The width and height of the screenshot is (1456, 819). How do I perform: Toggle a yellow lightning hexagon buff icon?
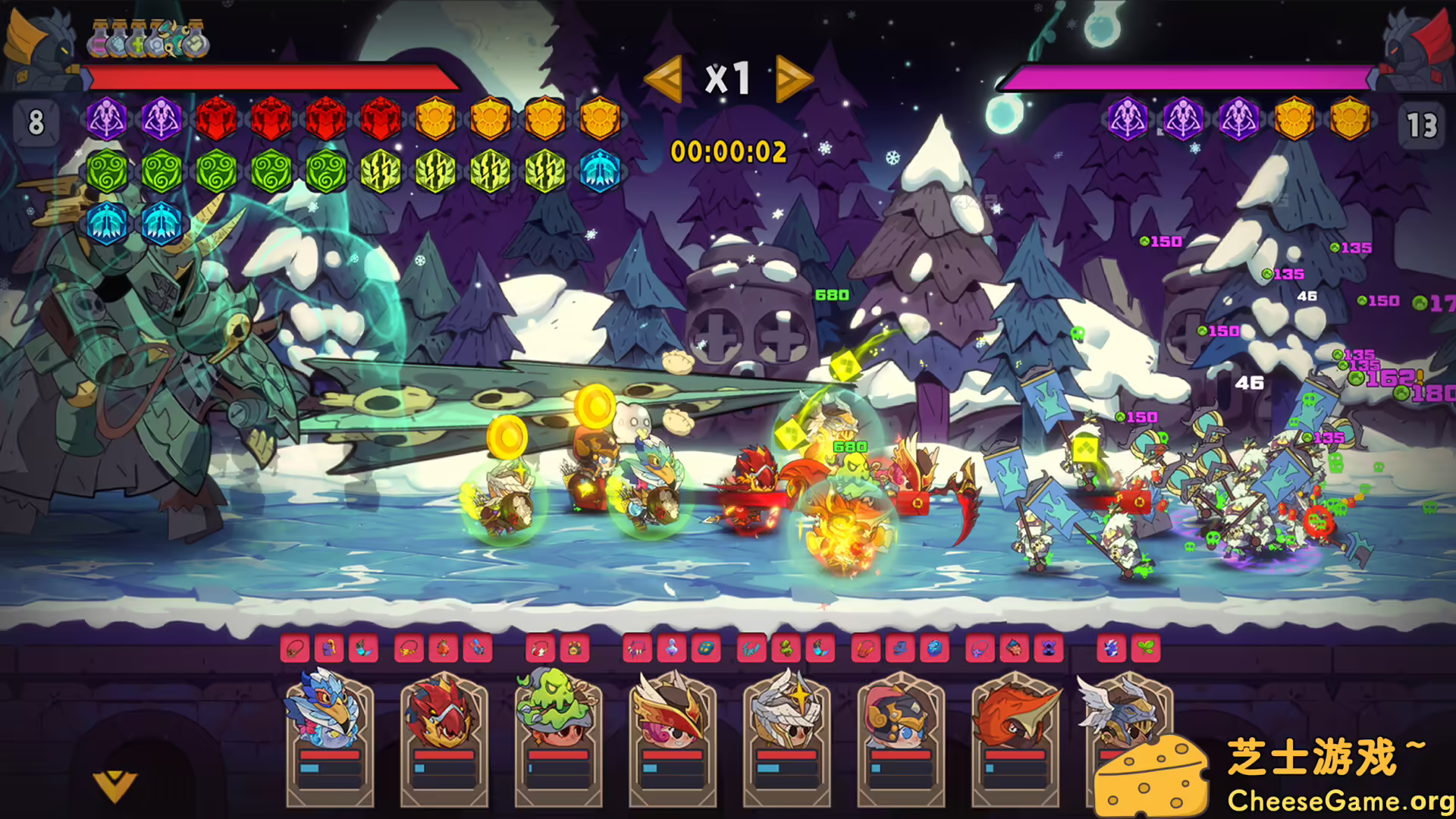[436, 171]
